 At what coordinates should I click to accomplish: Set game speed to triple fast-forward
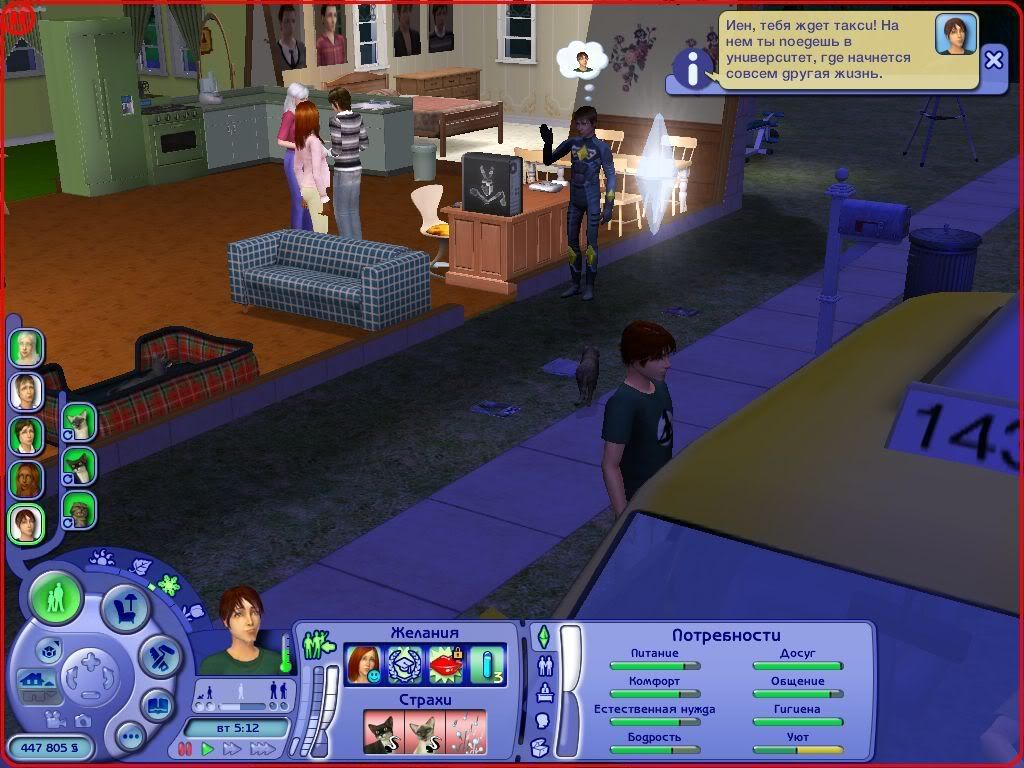(261, 748)
